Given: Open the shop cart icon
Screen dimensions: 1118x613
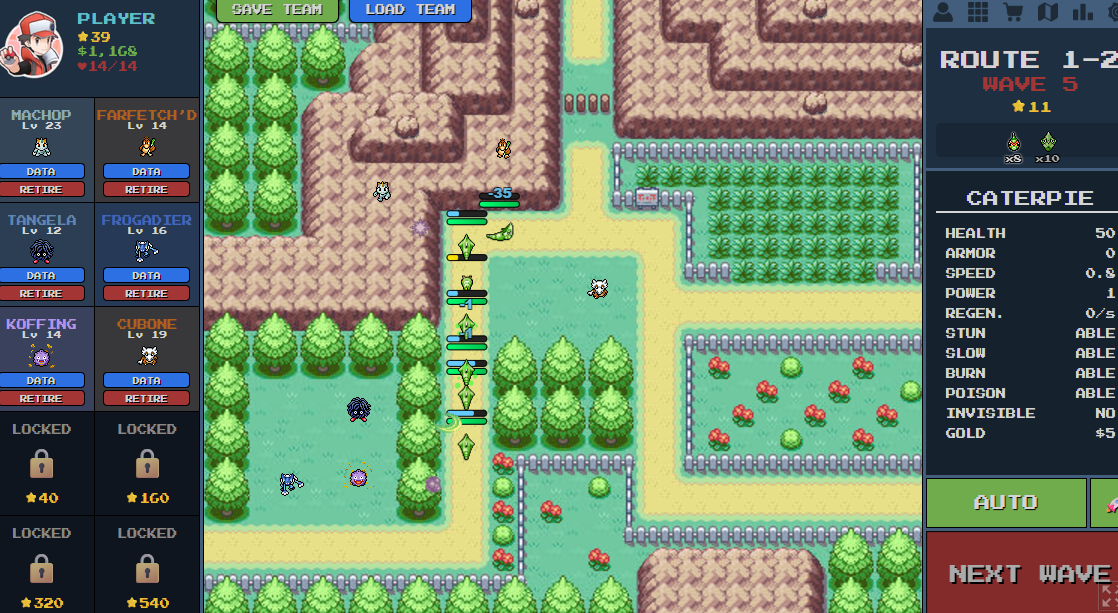Looking at the screenshot, I should coord(1012,12).
